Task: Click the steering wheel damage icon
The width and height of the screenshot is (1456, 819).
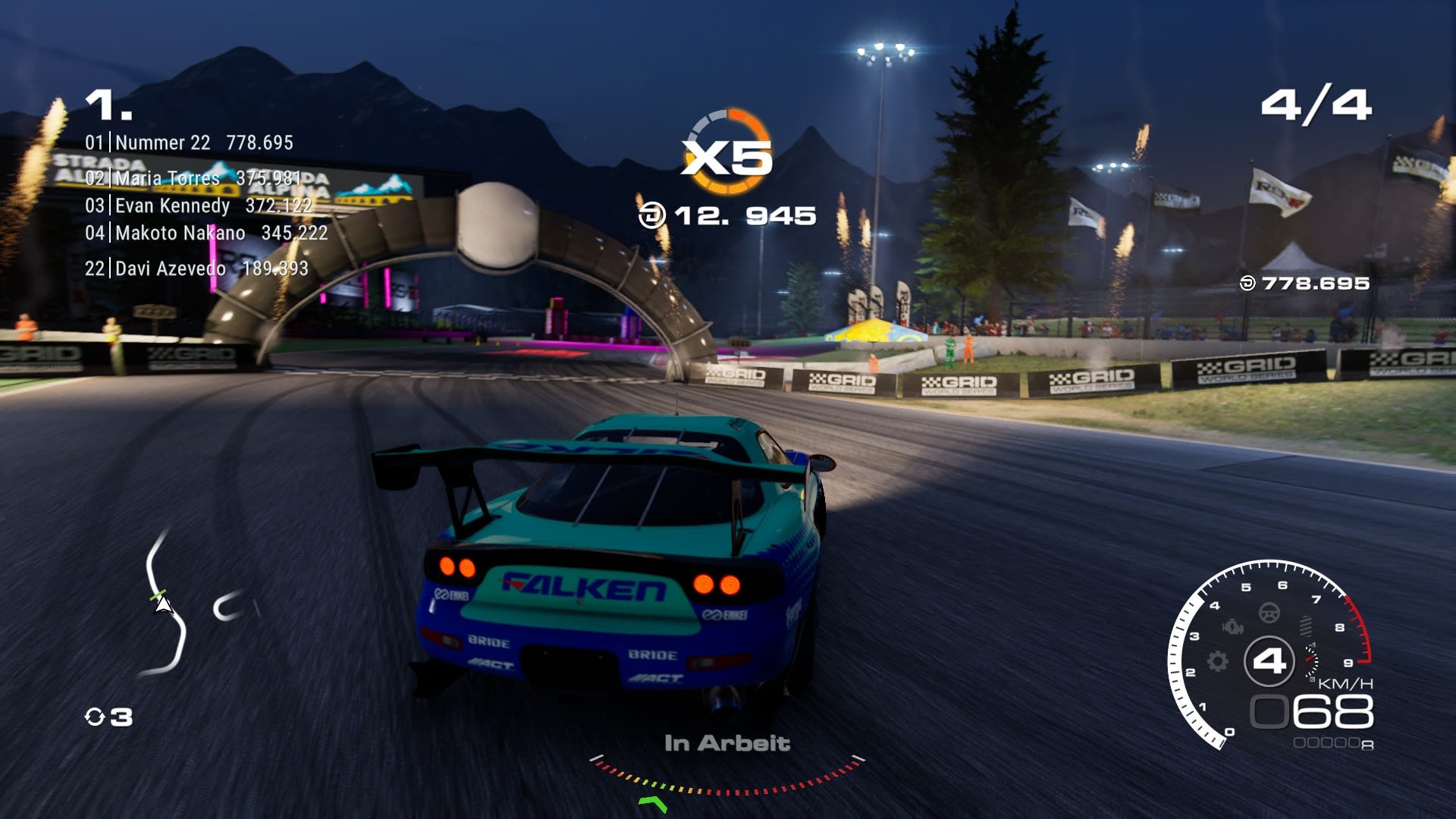Action: click(1269, 612)
